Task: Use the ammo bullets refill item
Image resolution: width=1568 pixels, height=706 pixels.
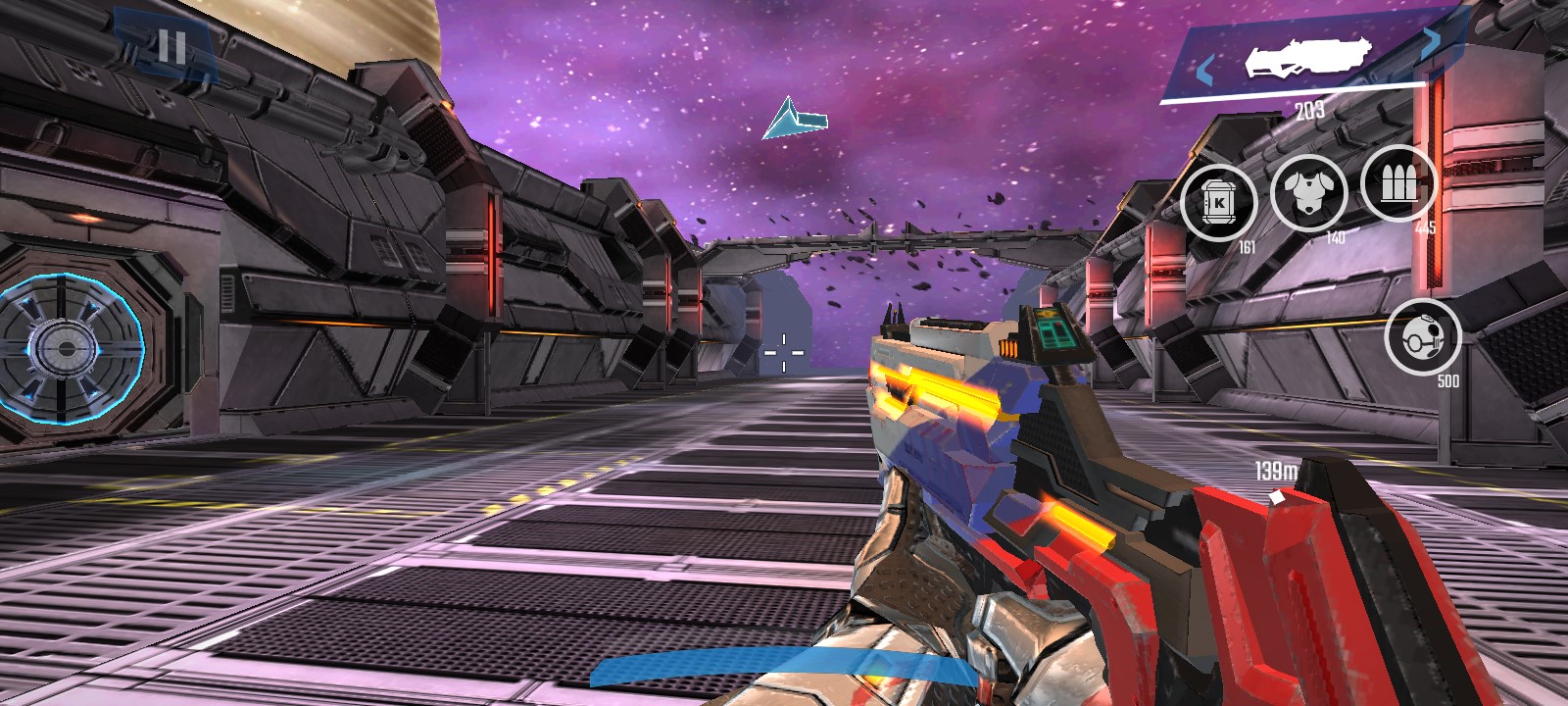Action: tap(1398, 183)
